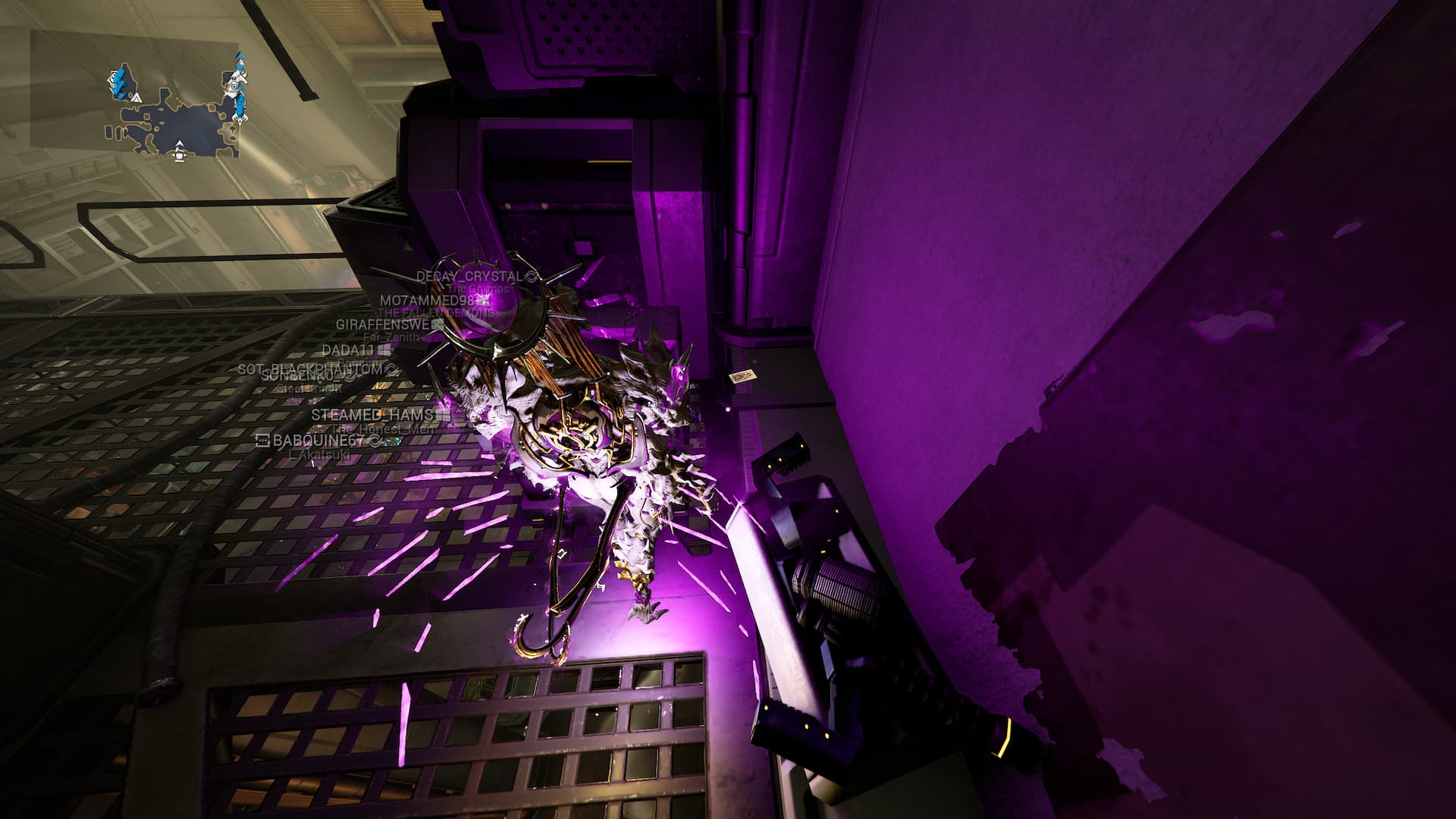Viewport: 1456px width, 819px height.
Task: Select the DECAY_CRYSTAL player nameplate
Action: pos(469,277)
